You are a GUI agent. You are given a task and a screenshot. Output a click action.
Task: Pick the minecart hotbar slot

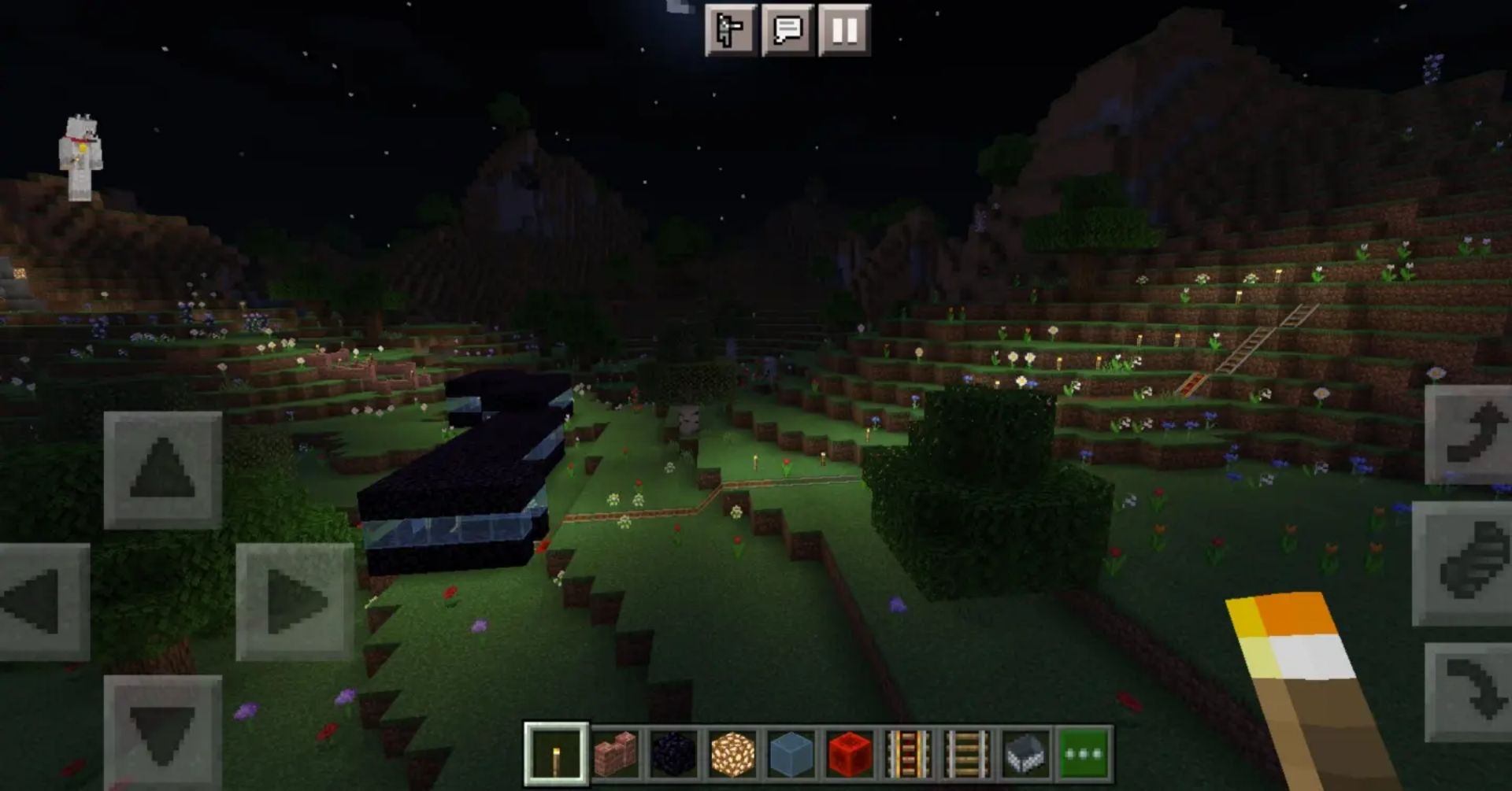point(1025,754)
